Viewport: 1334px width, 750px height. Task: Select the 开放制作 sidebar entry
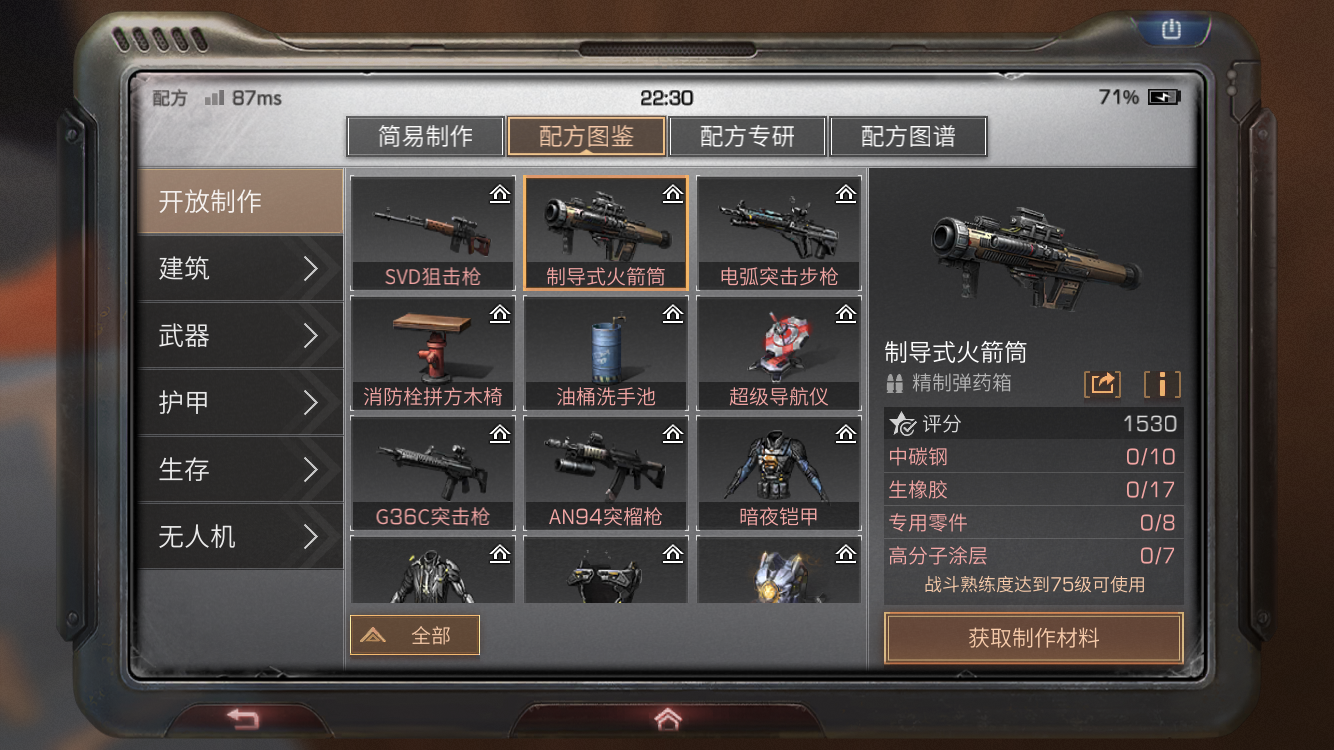240,201
